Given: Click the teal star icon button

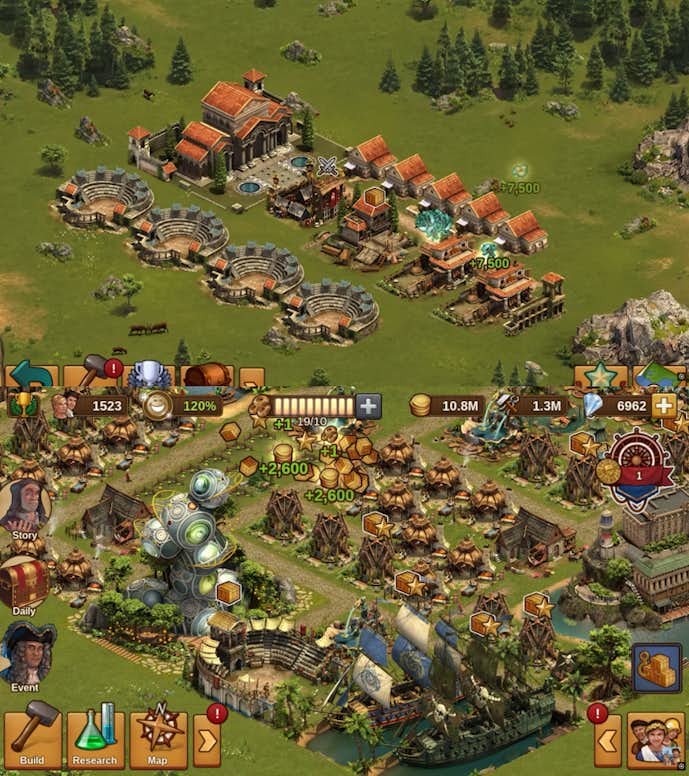Looking at the screenshot, I should point(600,376).
